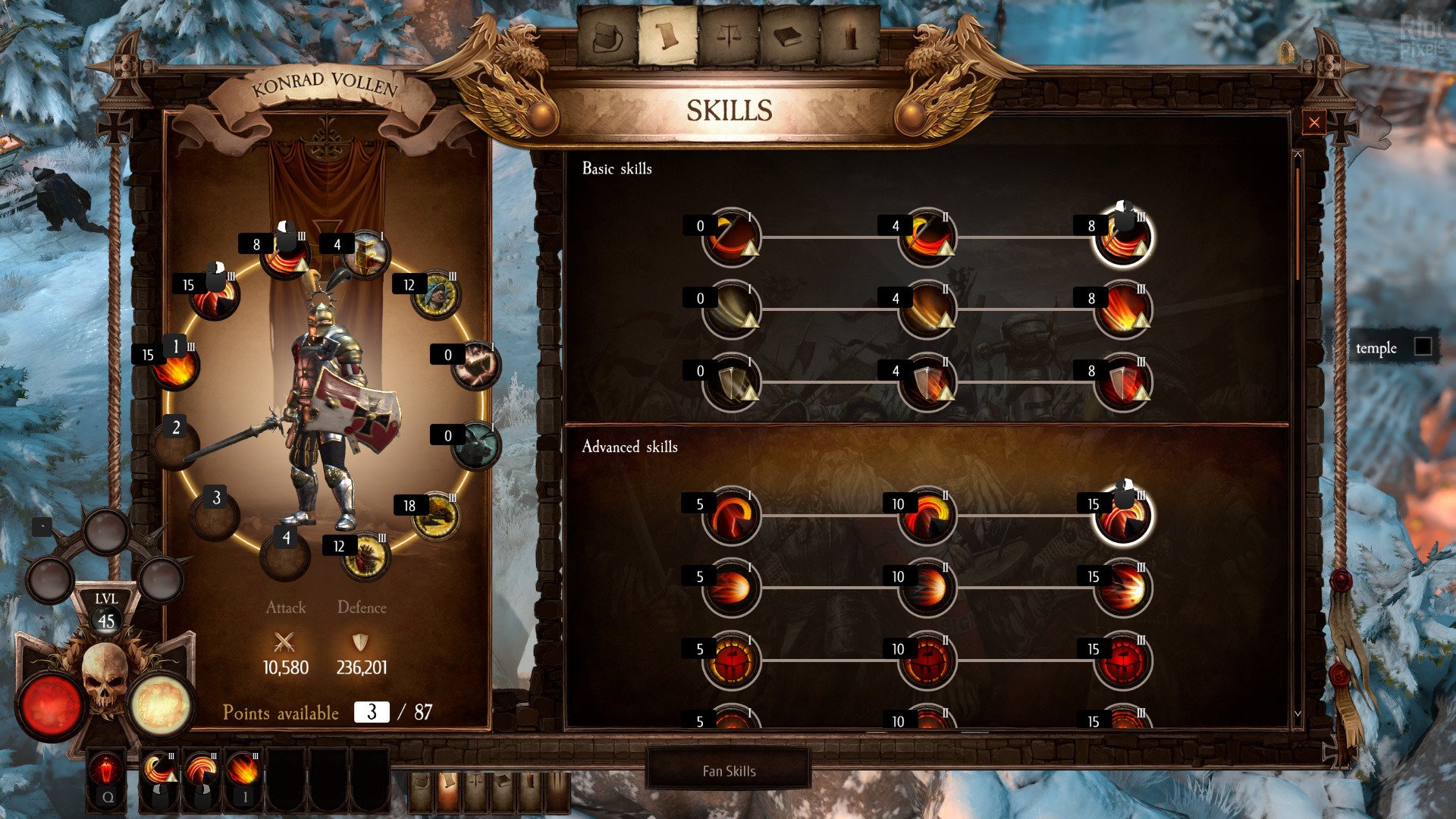Choose the tier III shield skill costing 8
Viewport: 1456px width, 819px height.
1122,383
